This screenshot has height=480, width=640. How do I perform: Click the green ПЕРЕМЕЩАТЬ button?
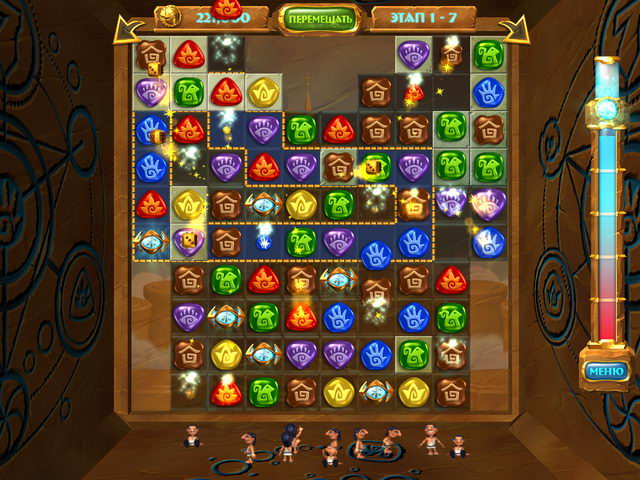coord(319,18)
